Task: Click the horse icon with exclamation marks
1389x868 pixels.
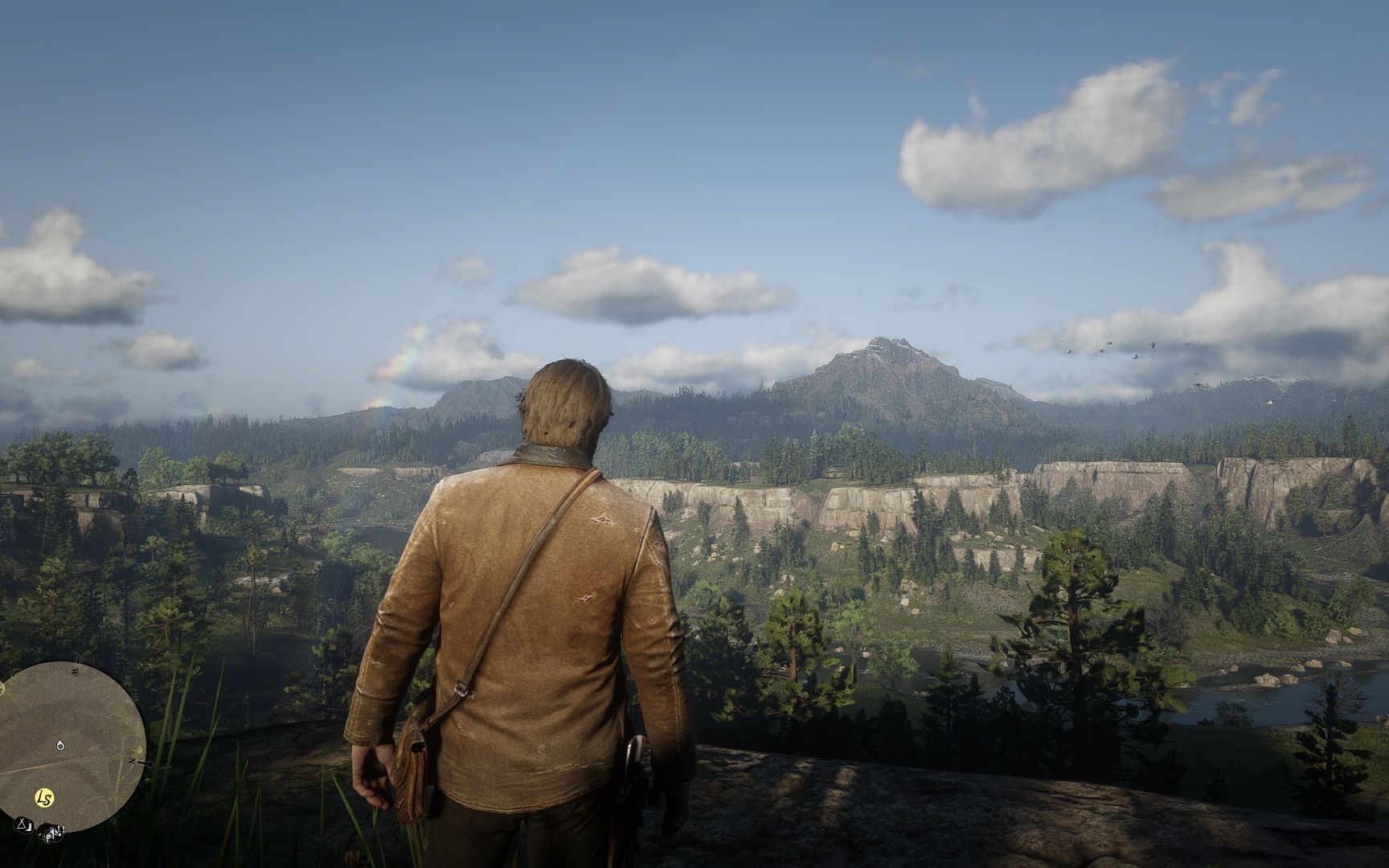Action: pyautogui.click(x=50, y=830)
